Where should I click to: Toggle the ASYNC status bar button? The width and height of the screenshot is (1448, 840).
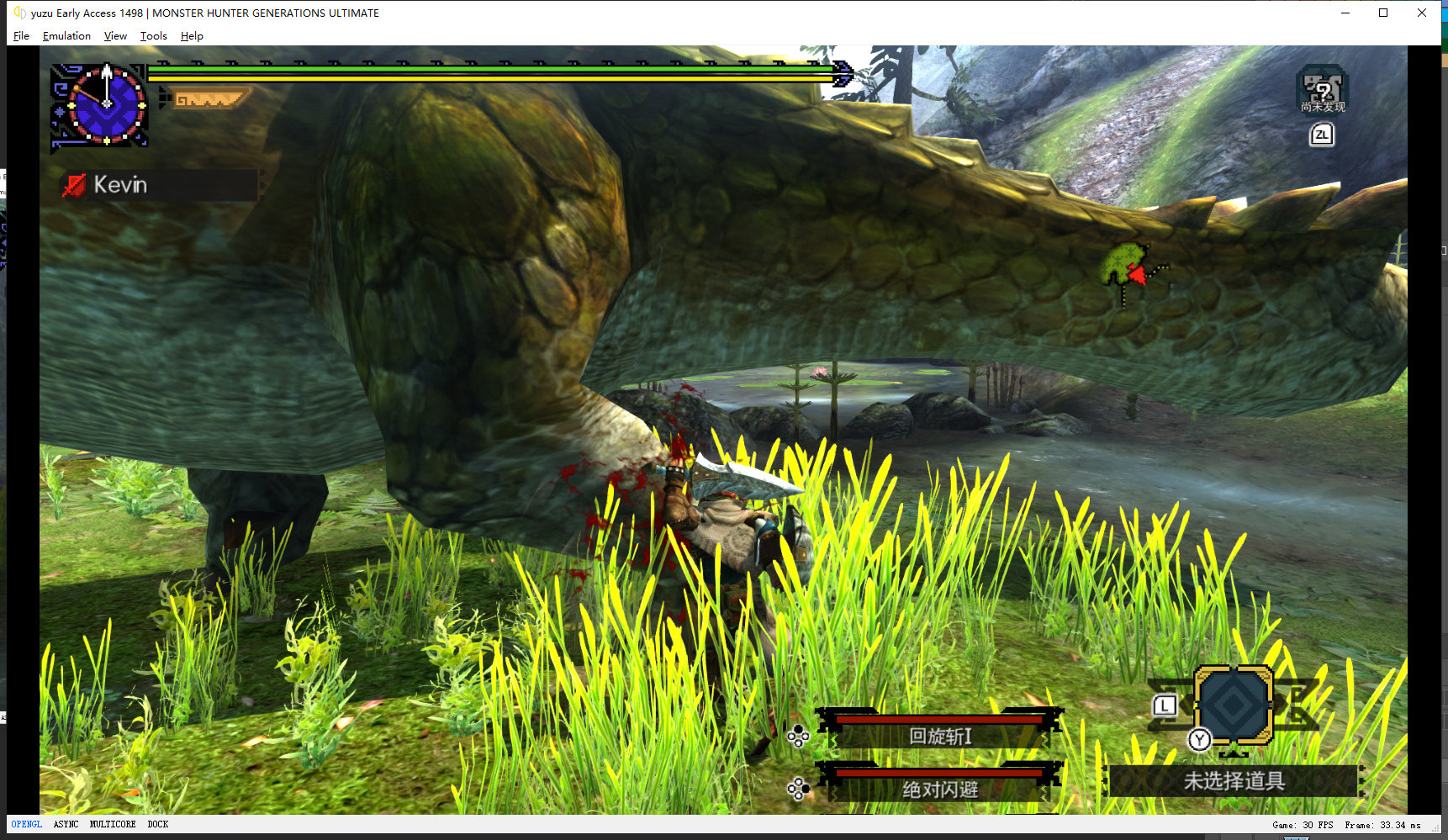pos(66,825)
